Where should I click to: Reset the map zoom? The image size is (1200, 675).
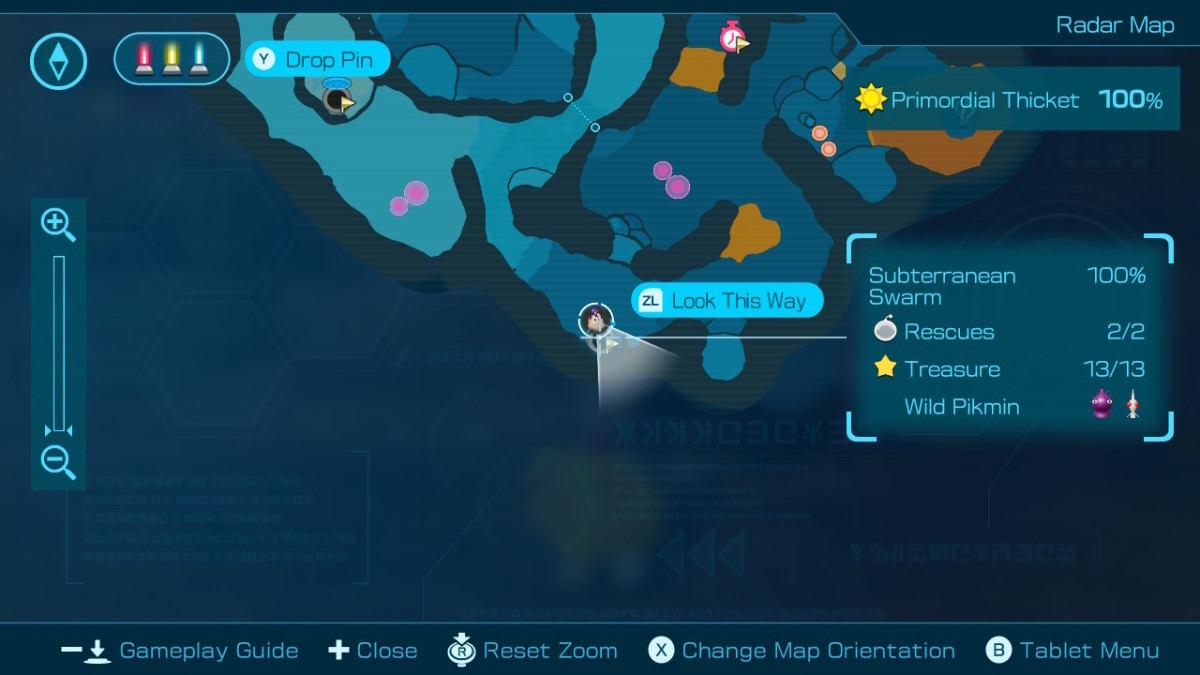532,651
